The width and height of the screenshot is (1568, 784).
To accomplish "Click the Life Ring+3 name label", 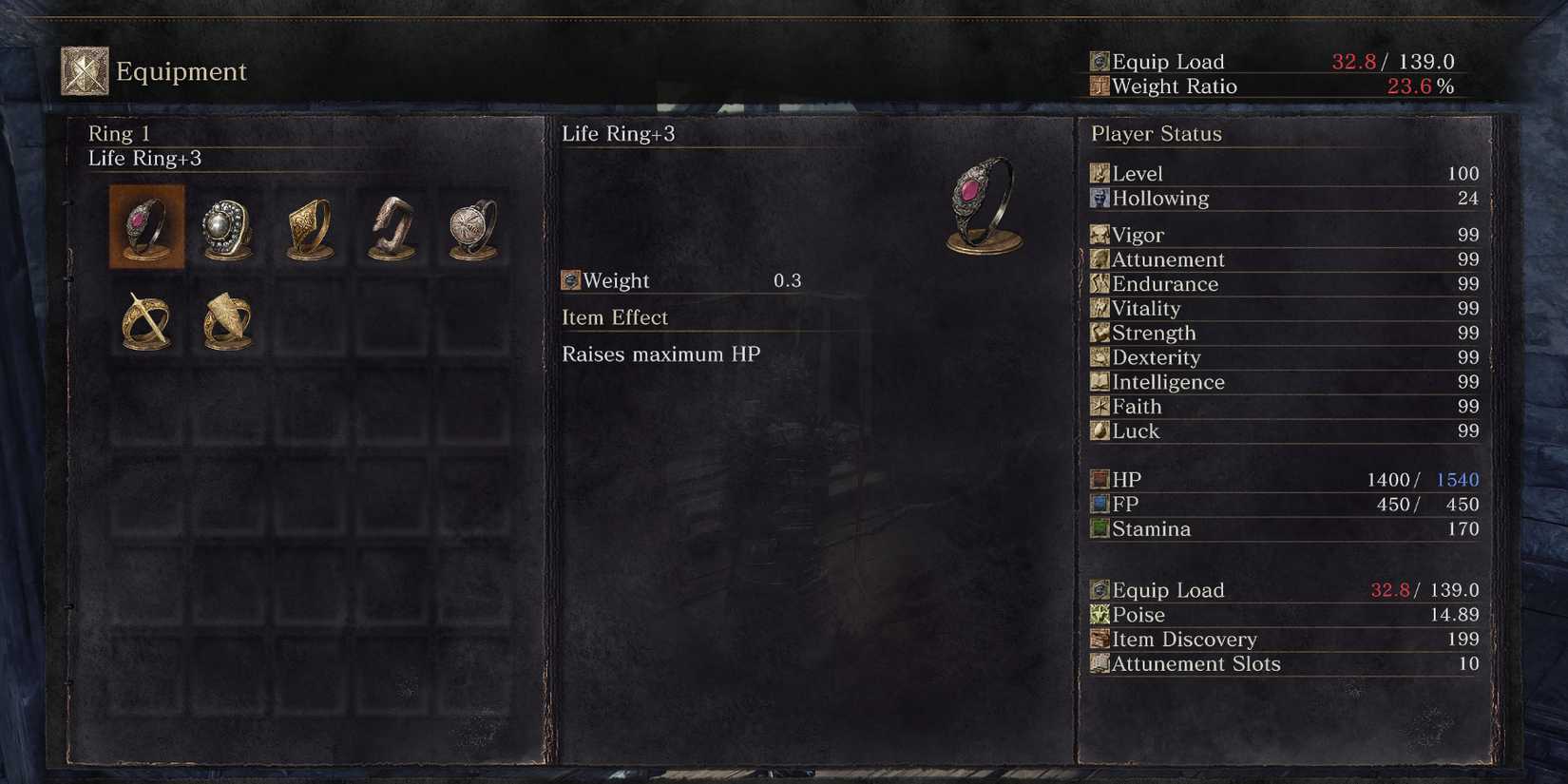I will [620, 134].
